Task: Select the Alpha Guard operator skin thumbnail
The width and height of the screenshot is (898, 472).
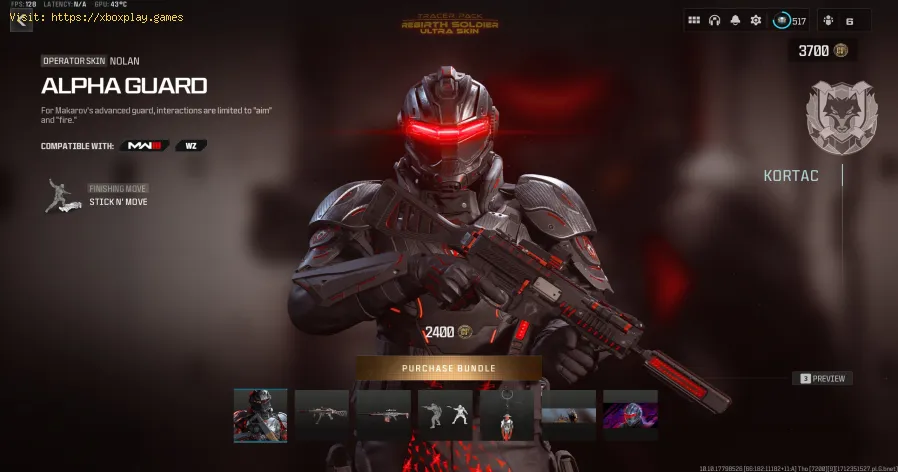Action: [260, 415]
